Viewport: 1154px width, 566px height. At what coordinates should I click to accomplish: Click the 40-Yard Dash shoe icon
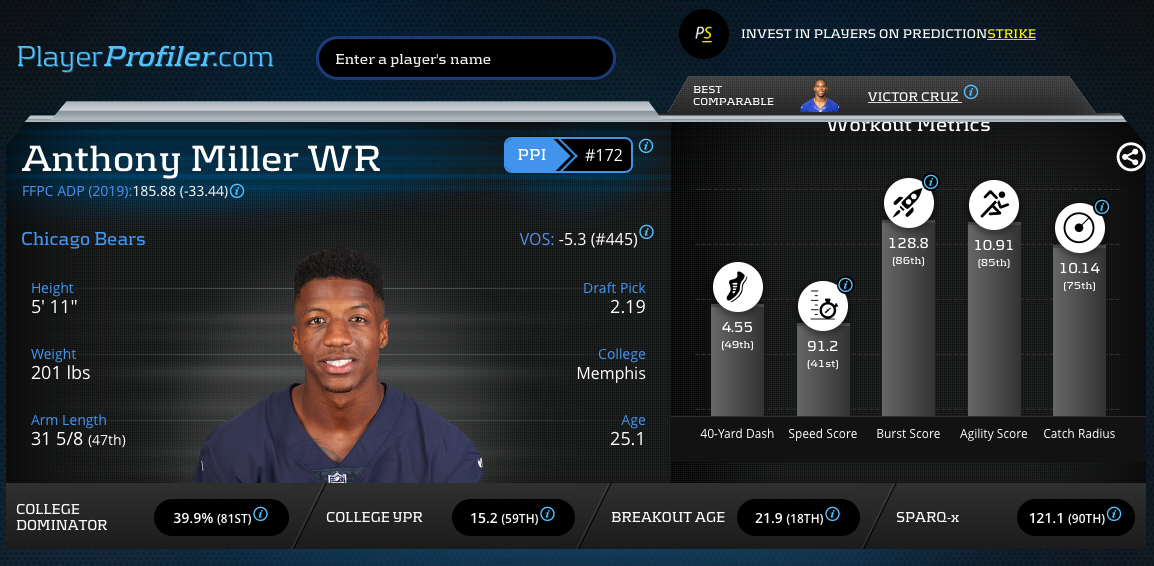pos(738,286)
